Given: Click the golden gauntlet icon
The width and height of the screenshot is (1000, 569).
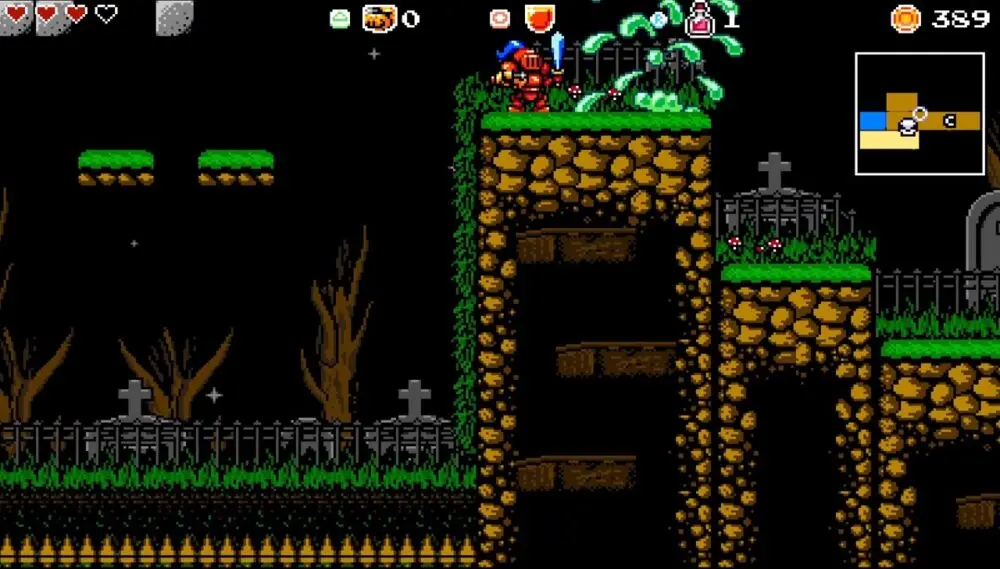Looking at the screenshot, I should [379, 18].
